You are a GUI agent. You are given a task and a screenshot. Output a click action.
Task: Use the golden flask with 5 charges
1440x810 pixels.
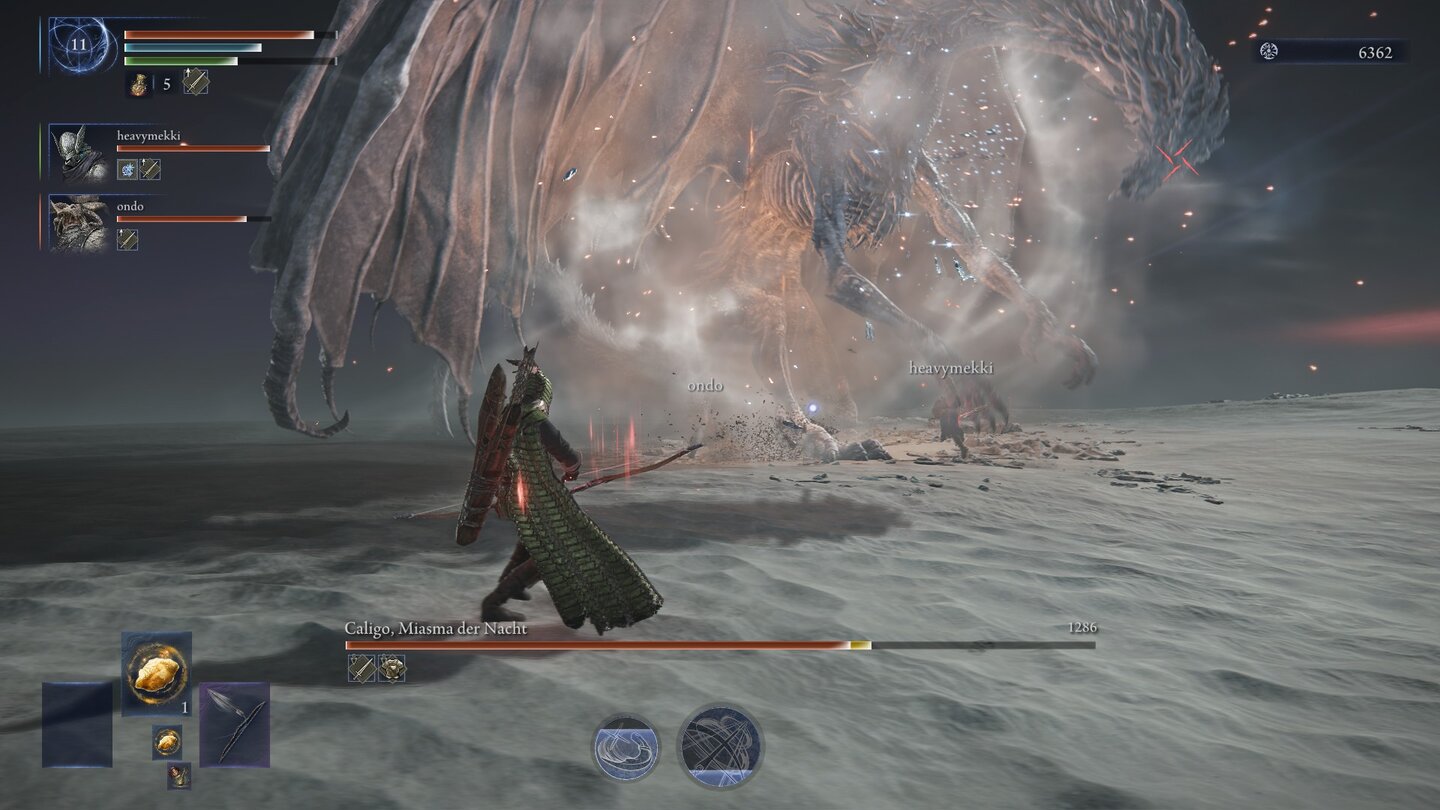point(139,84)
